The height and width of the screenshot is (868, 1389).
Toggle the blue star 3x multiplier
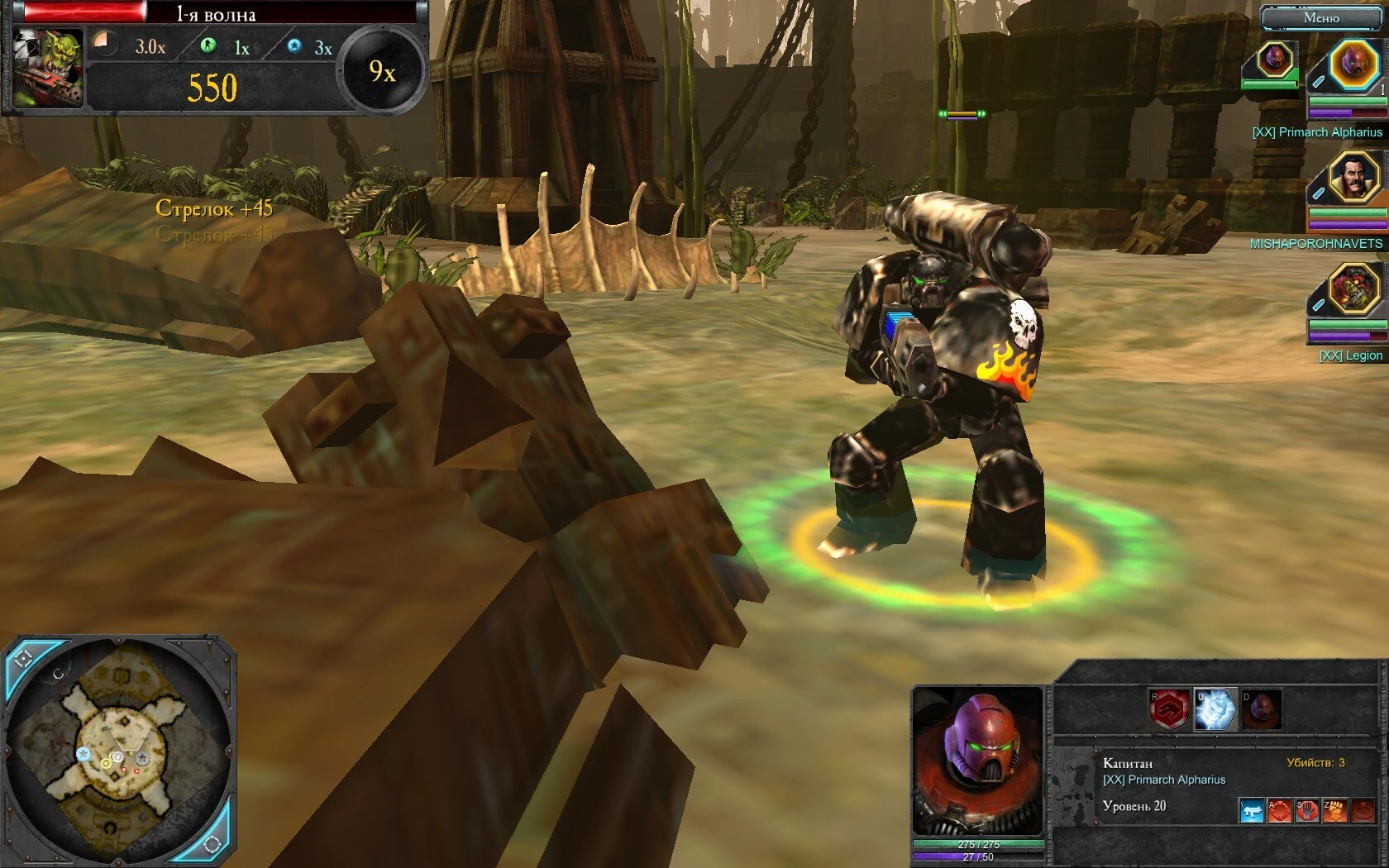pyautogui.click(x=294, y=47)
